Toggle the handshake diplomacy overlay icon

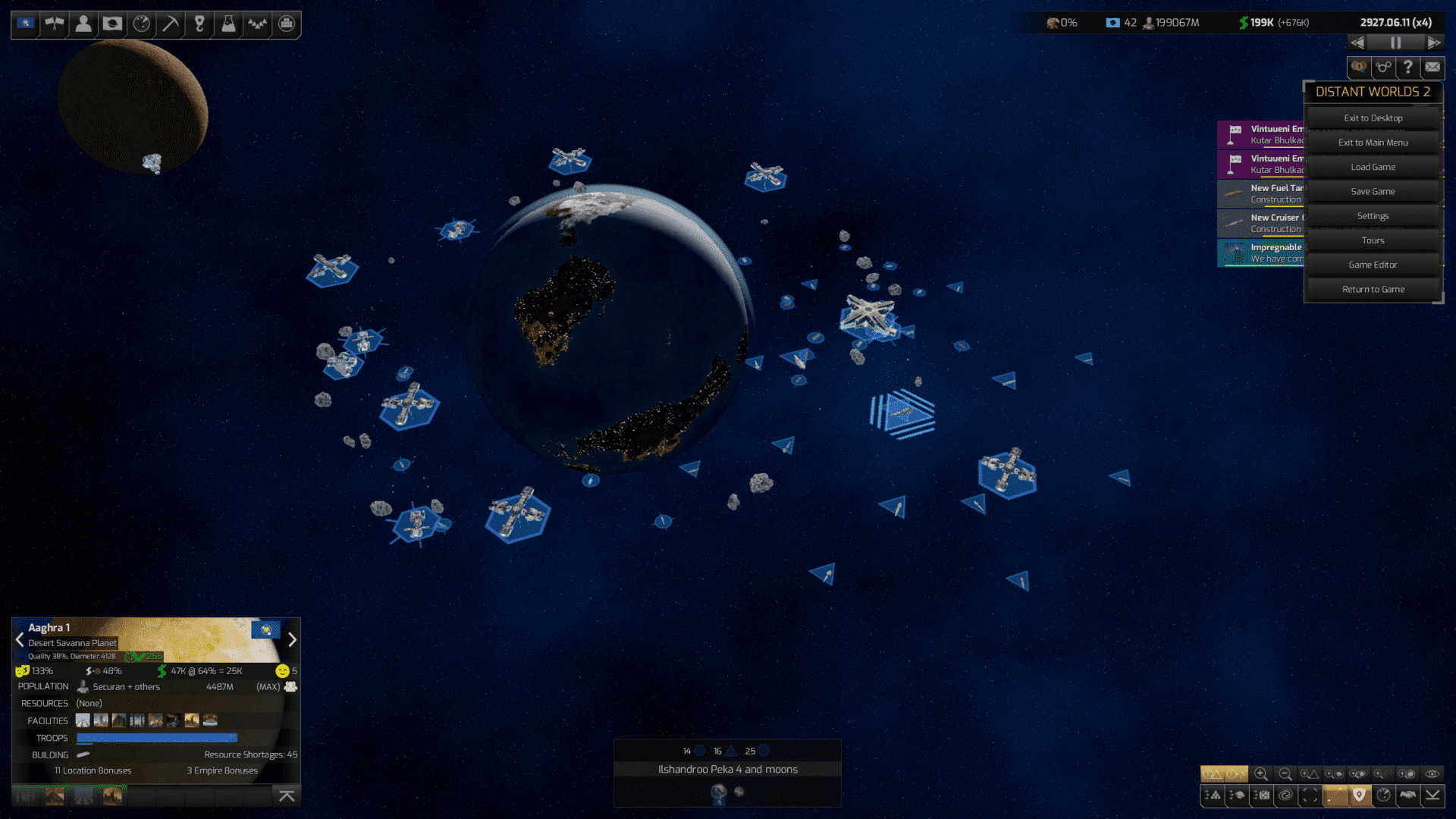(1407, 795)
